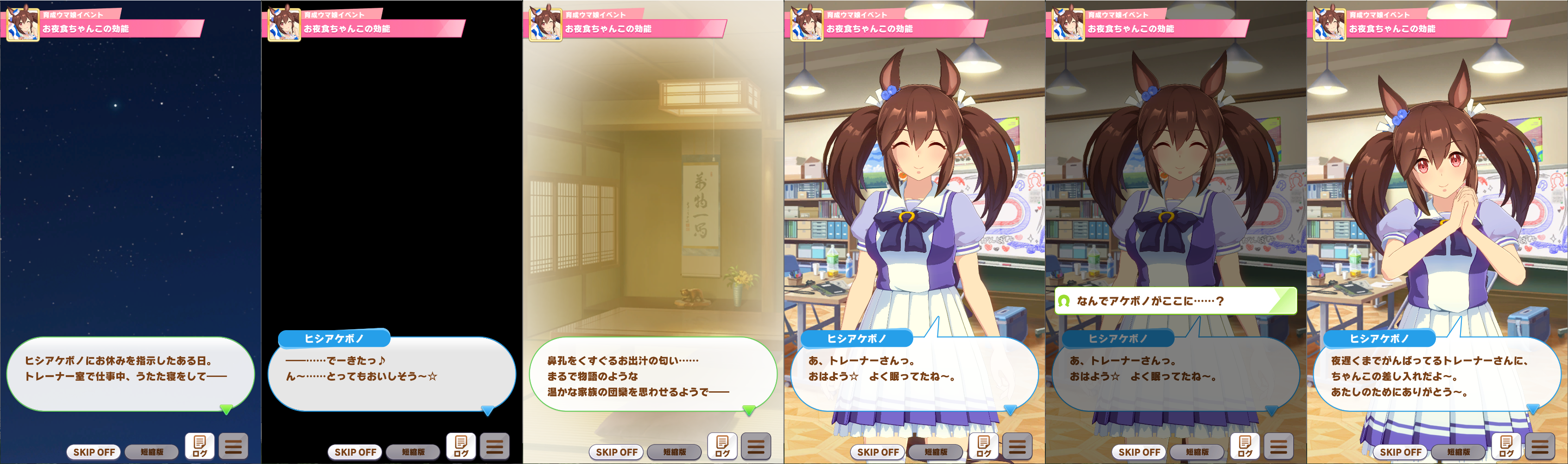Open the ログ log in the dimmed reply-choice panel
The height and width of the screenshot is (464, 1568).
pyautogui.click(x=1245, y=446)
